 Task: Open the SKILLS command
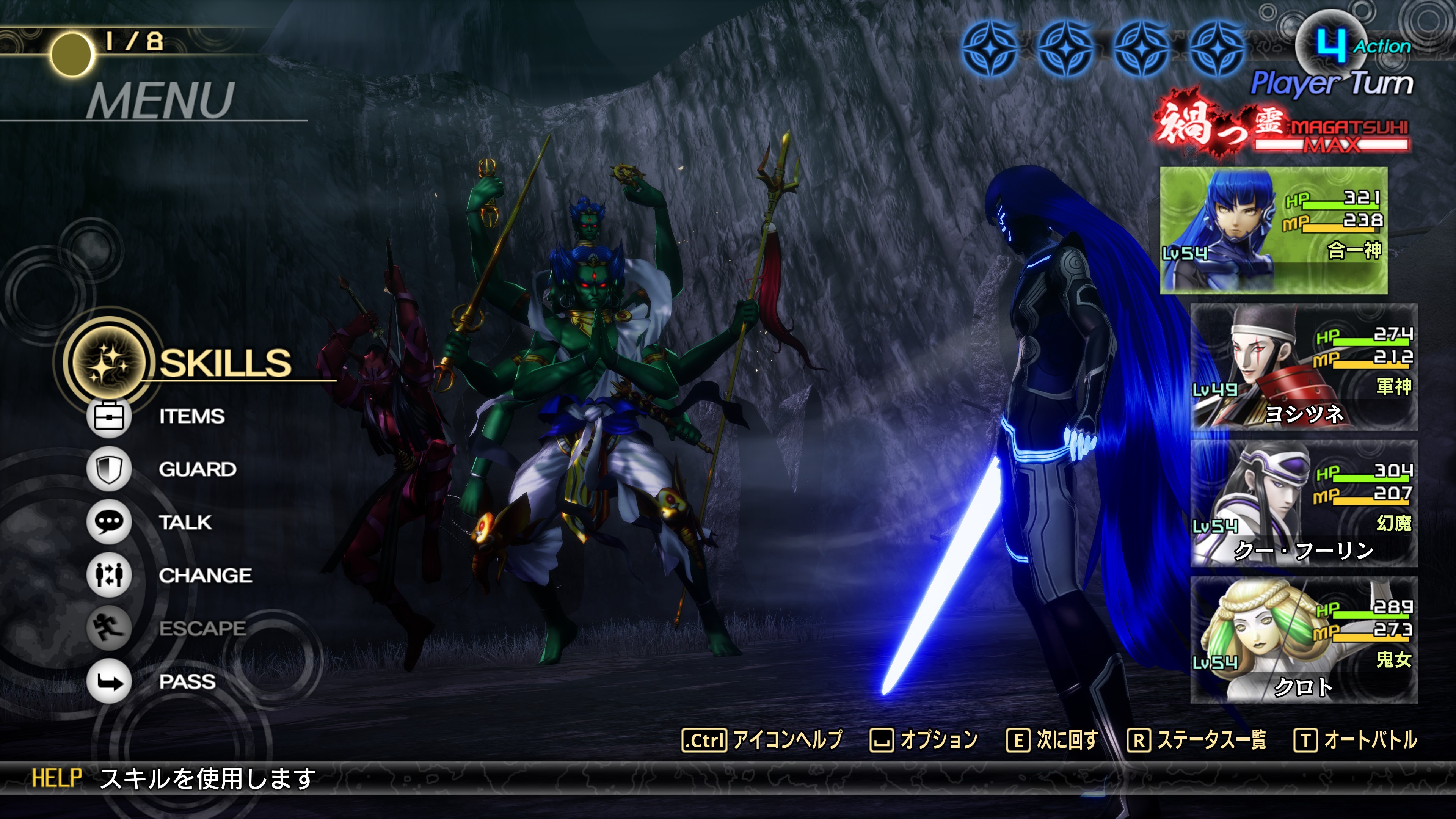click(224, 362)
